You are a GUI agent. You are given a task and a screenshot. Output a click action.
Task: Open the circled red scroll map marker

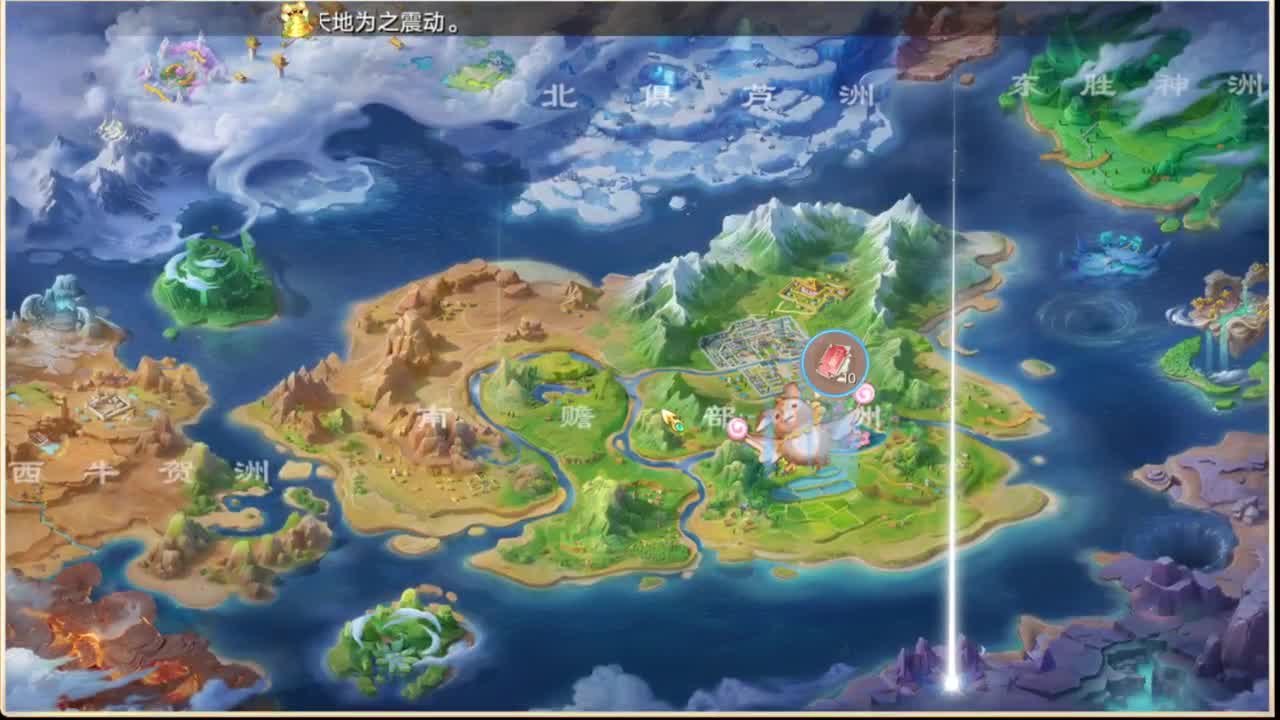coord(835,364)
